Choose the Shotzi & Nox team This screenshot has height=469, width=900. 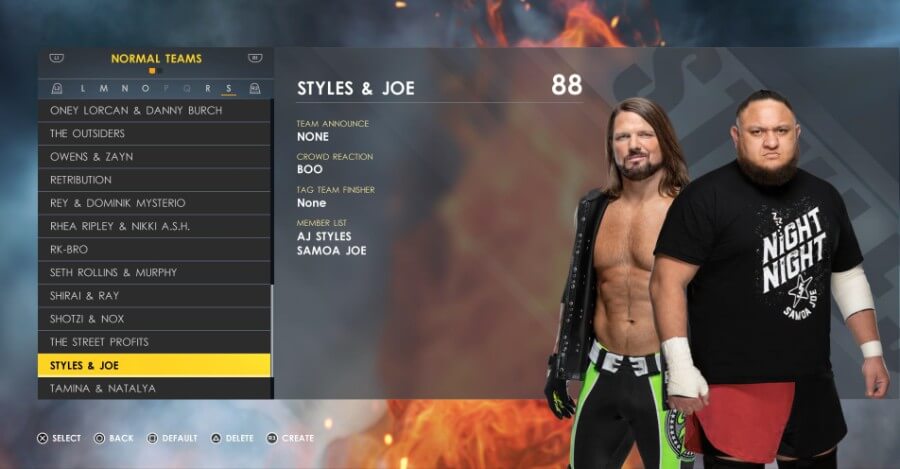pyautogui.click(x=155, y=319)
